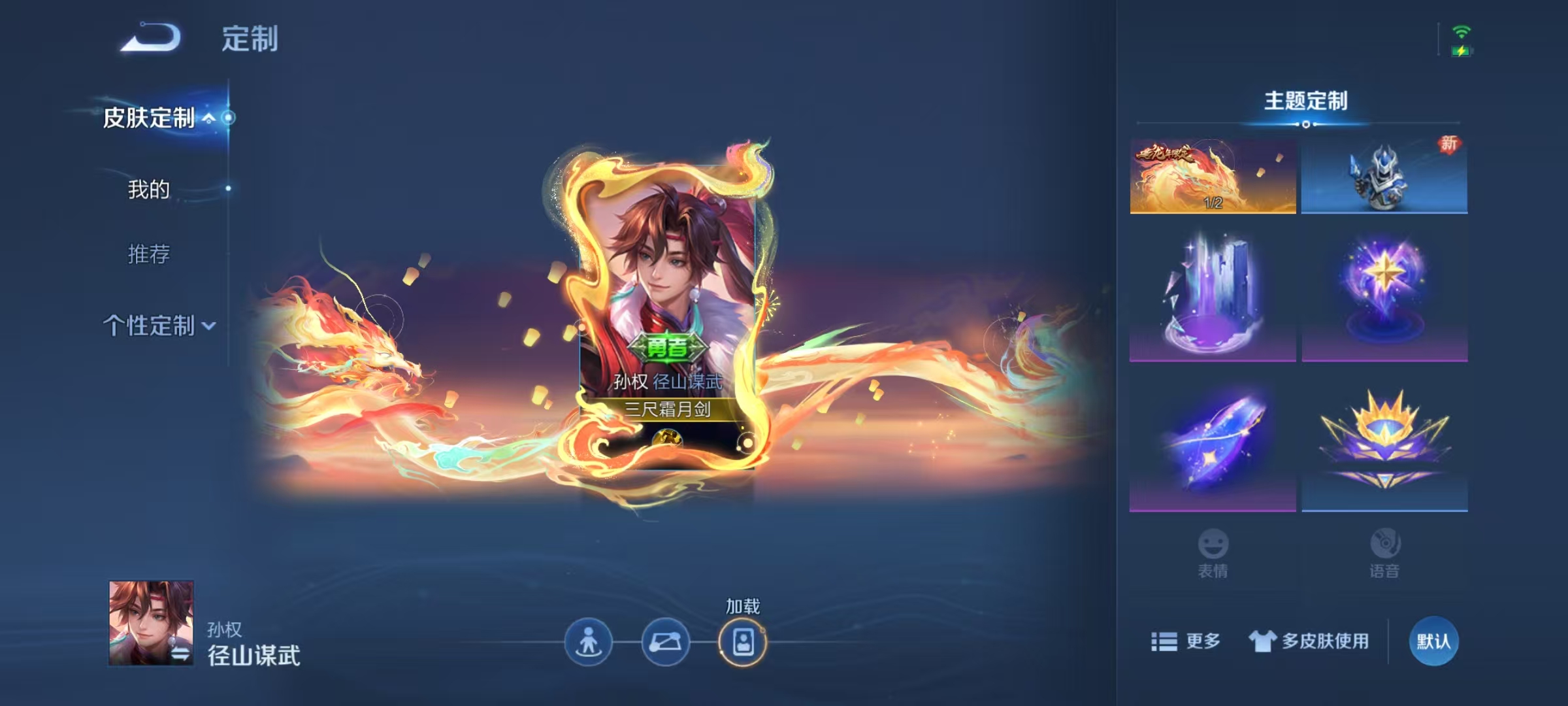Select the standing figure preview button

click(588, 642)
